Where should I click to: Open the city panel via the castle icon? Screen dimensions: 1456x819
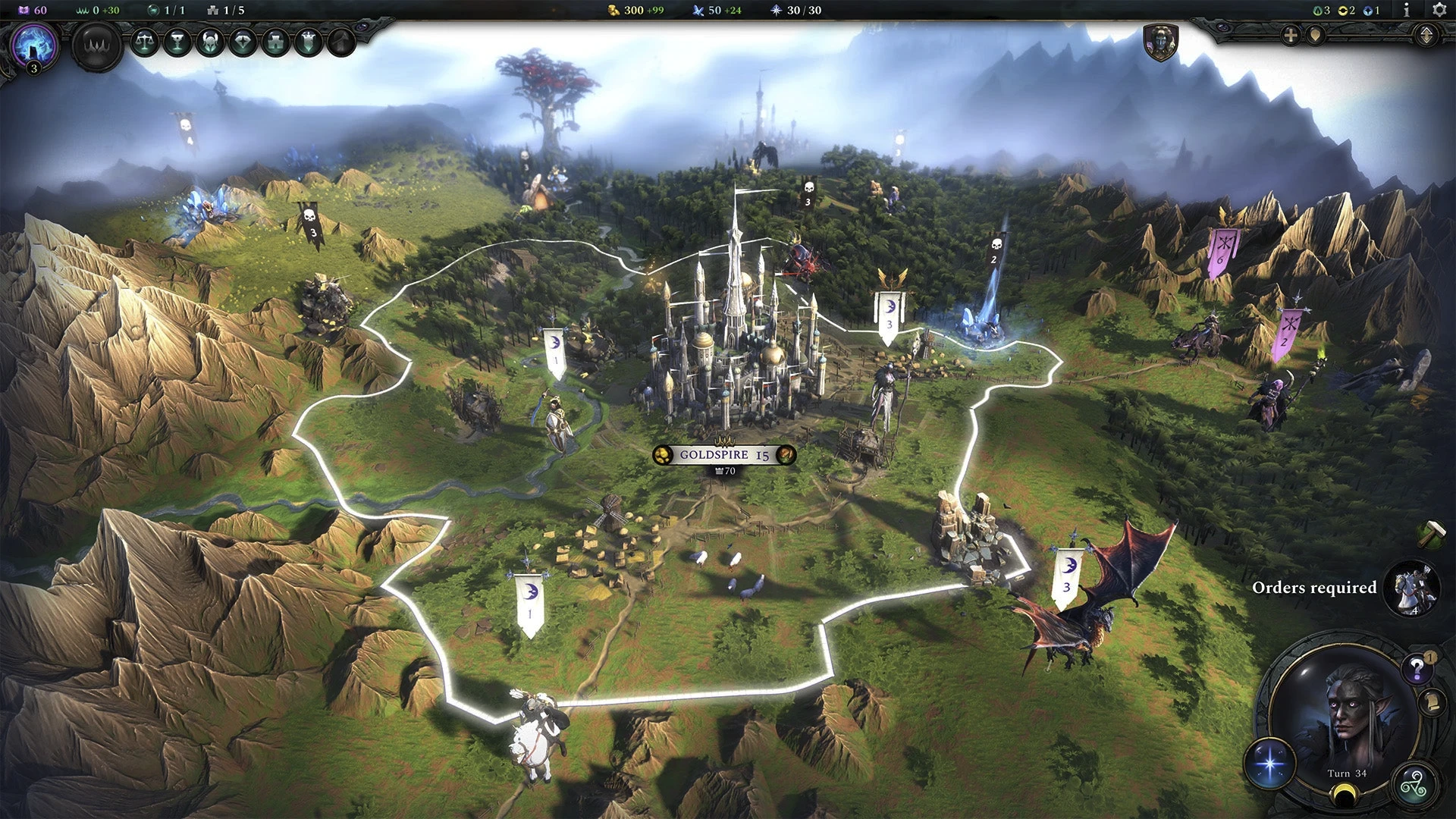[274, 42]
